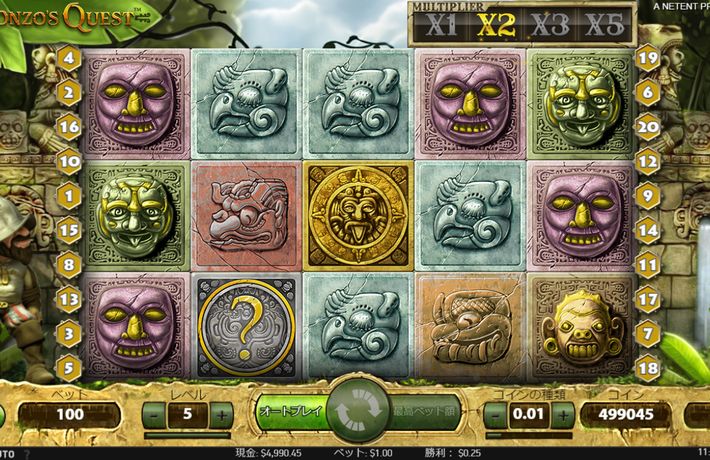The image size is (710, 460).
Task: Spin the reels with the circular arrow button
Action: 355,410
